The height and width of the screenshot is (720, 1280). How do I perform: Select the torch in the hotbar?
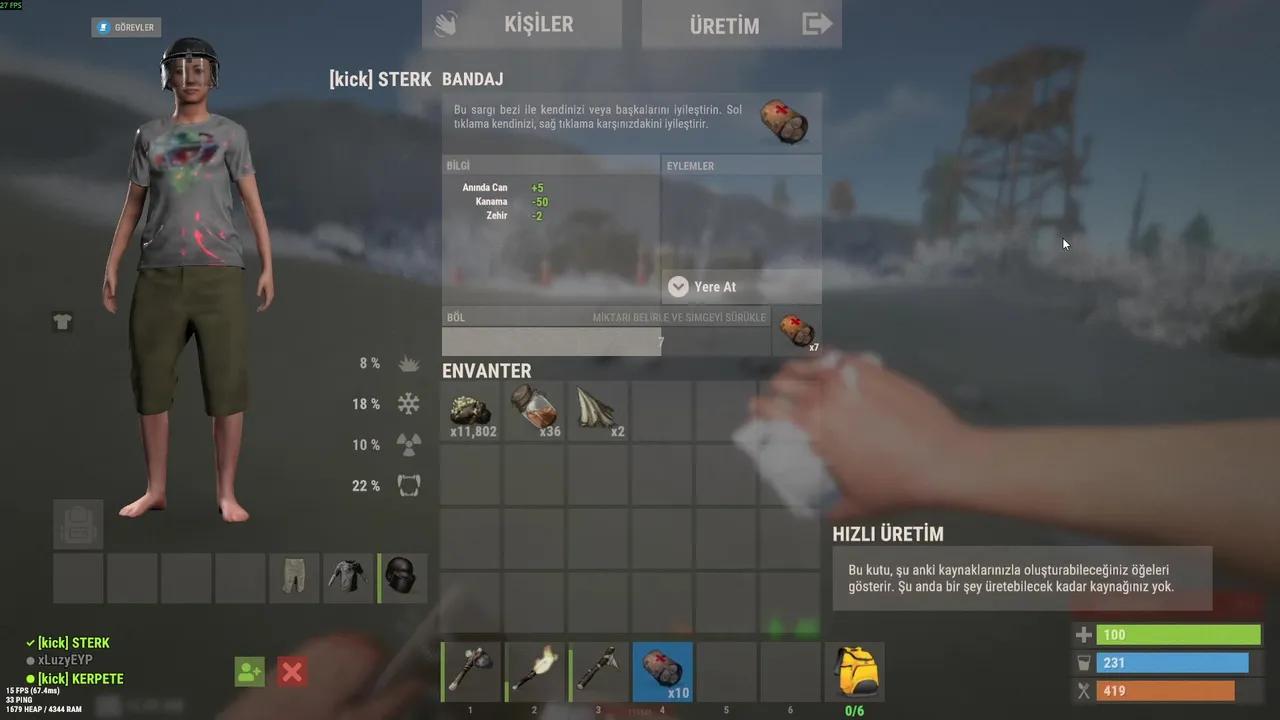(x=534, y=672)
